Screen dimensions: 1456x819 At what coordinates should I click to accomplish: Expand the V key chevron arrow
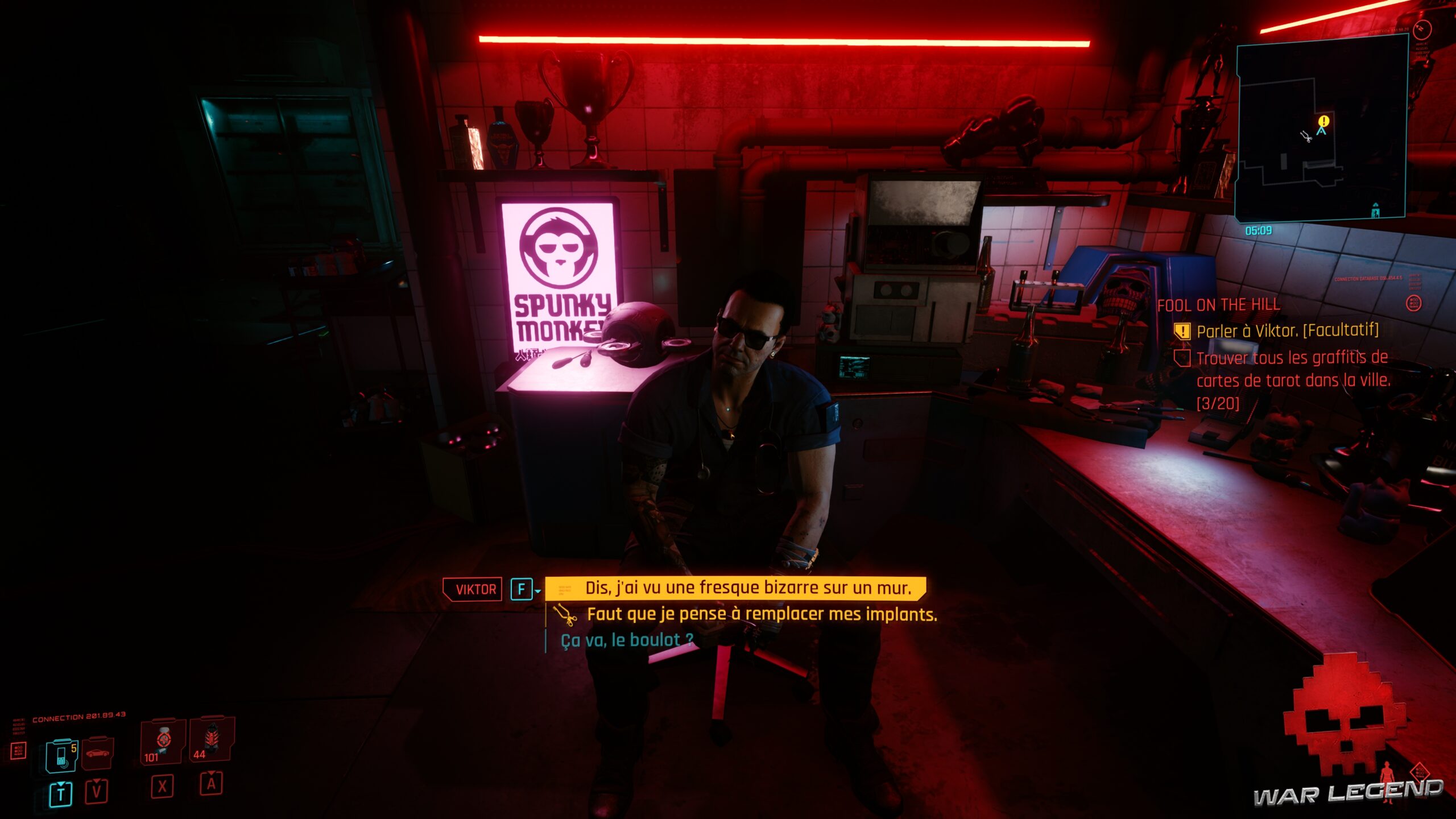click(x=96, y=779)
